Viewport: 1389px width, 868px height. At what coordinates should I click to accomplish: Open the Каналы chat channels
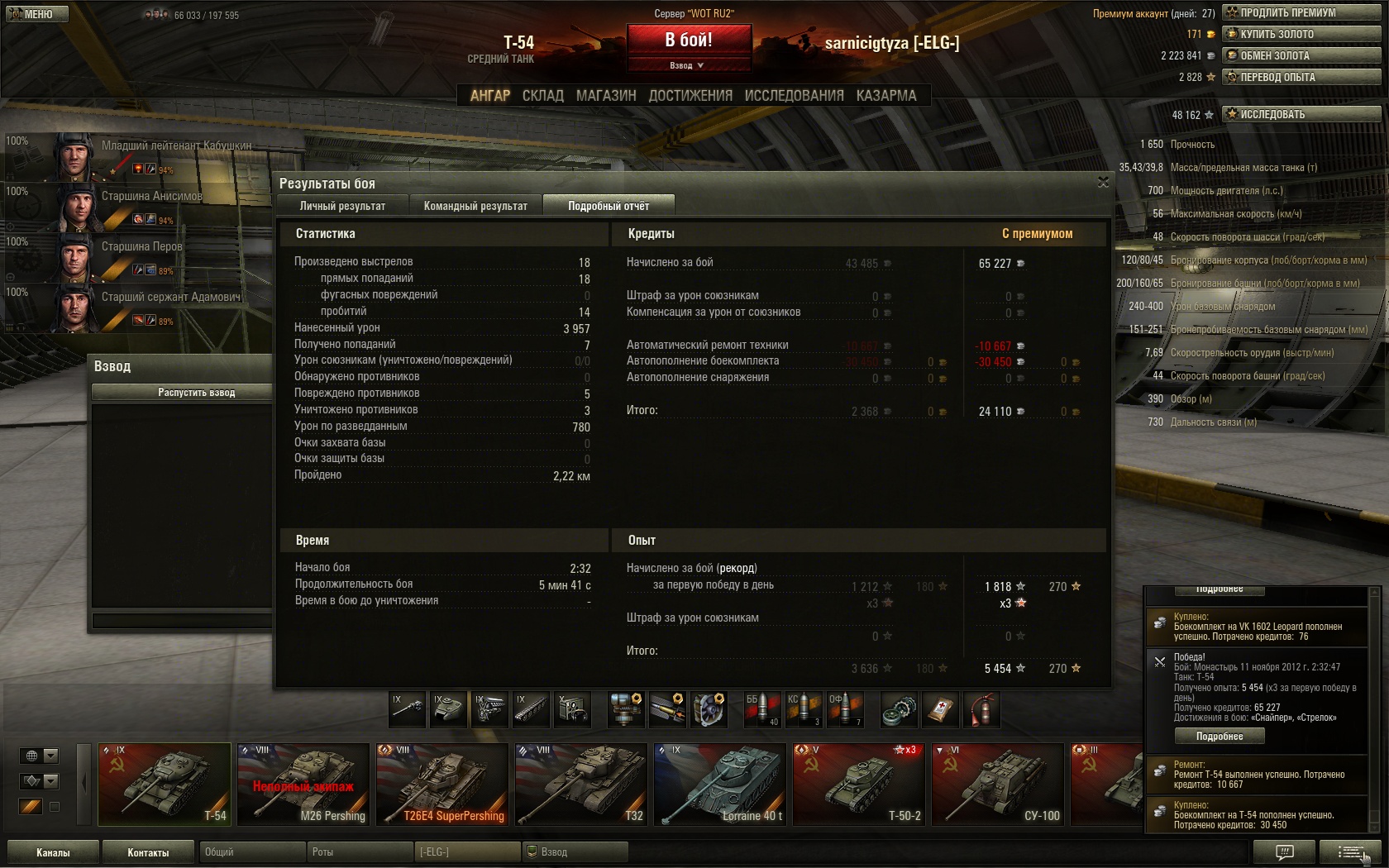[53, 852]
